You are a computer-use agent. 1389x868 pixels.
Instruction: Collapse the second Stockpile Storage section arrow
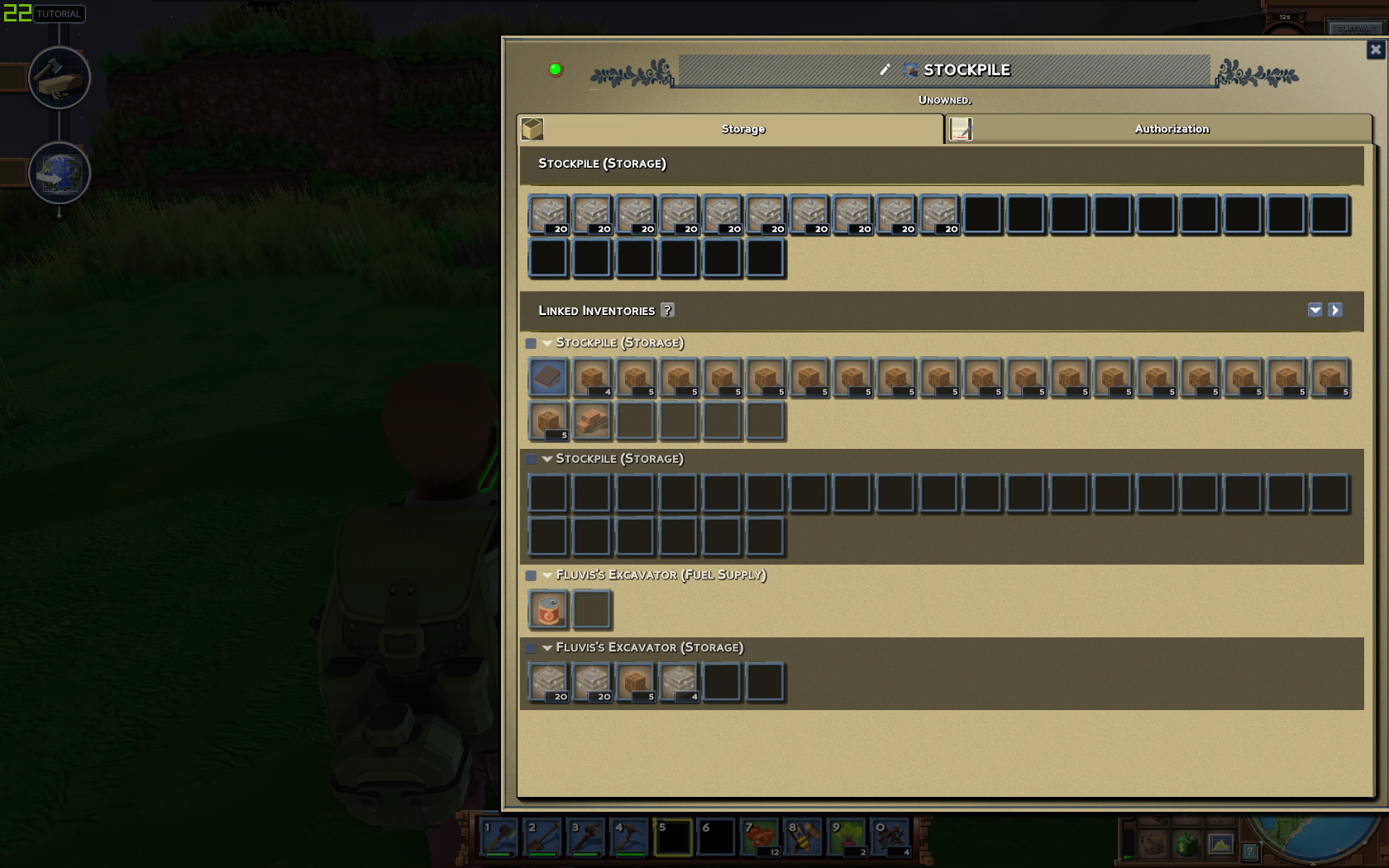tap(547, 459)
